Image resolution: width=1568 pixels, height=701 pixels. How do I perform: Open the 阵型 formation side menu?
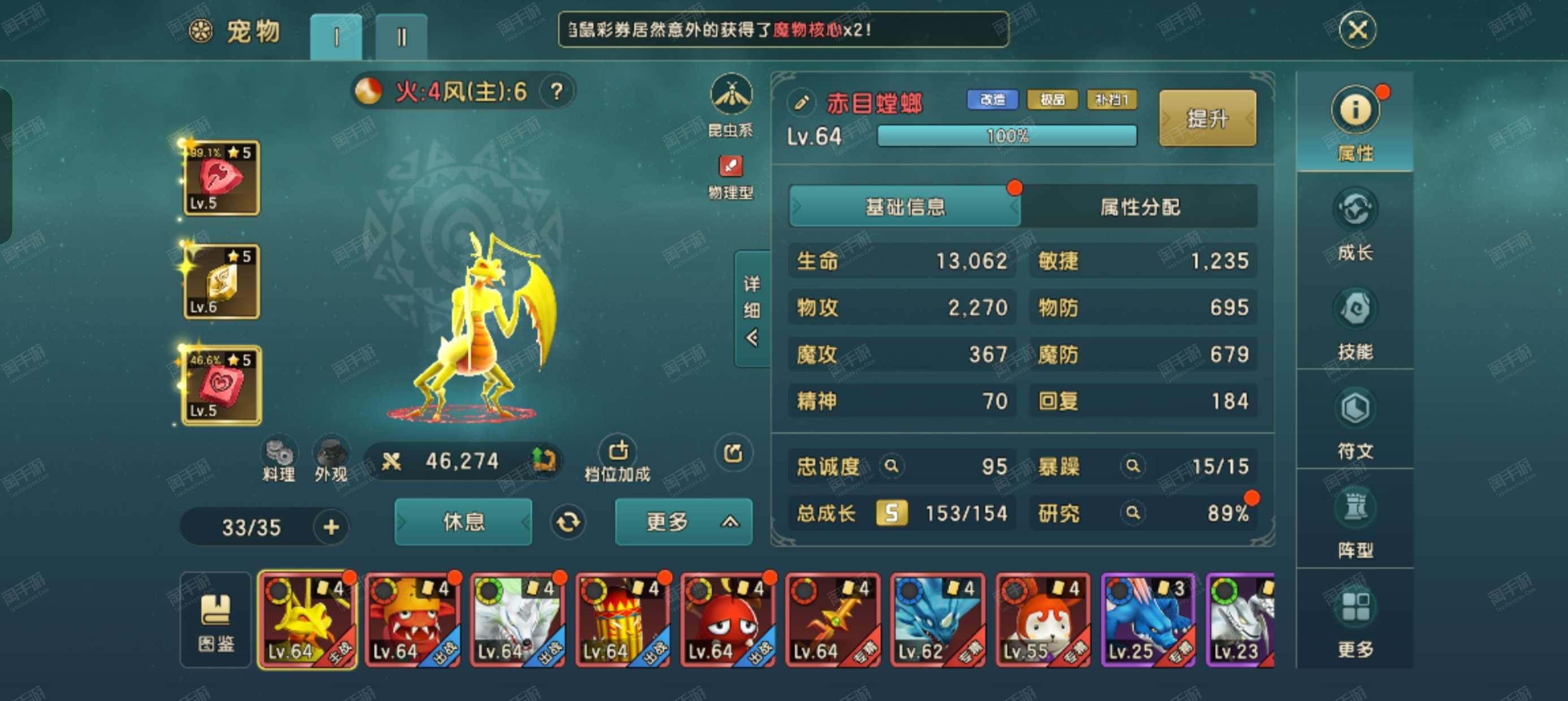[x=1355, y=523]
